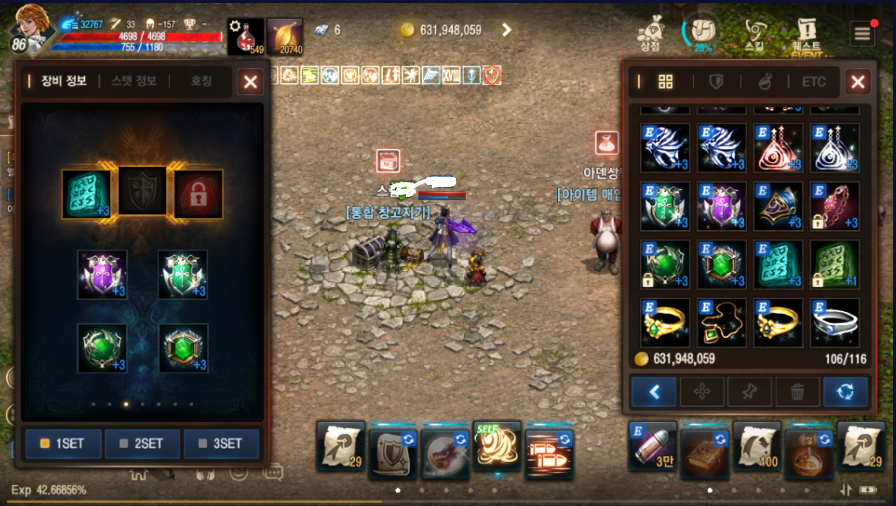Screen dimensions: 896x506
Task: Expand the gold currency arrow
Action: (507, 30)
